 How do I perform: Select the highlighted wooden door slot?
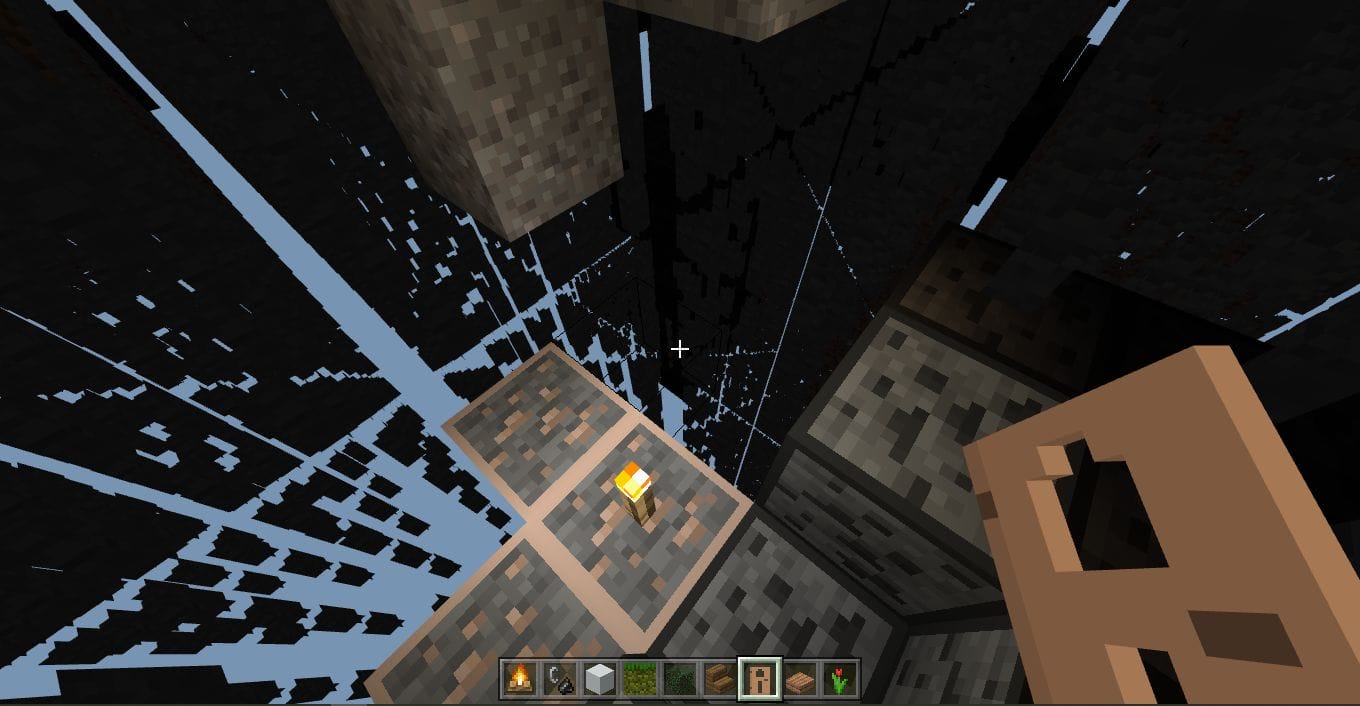(758, 678)
